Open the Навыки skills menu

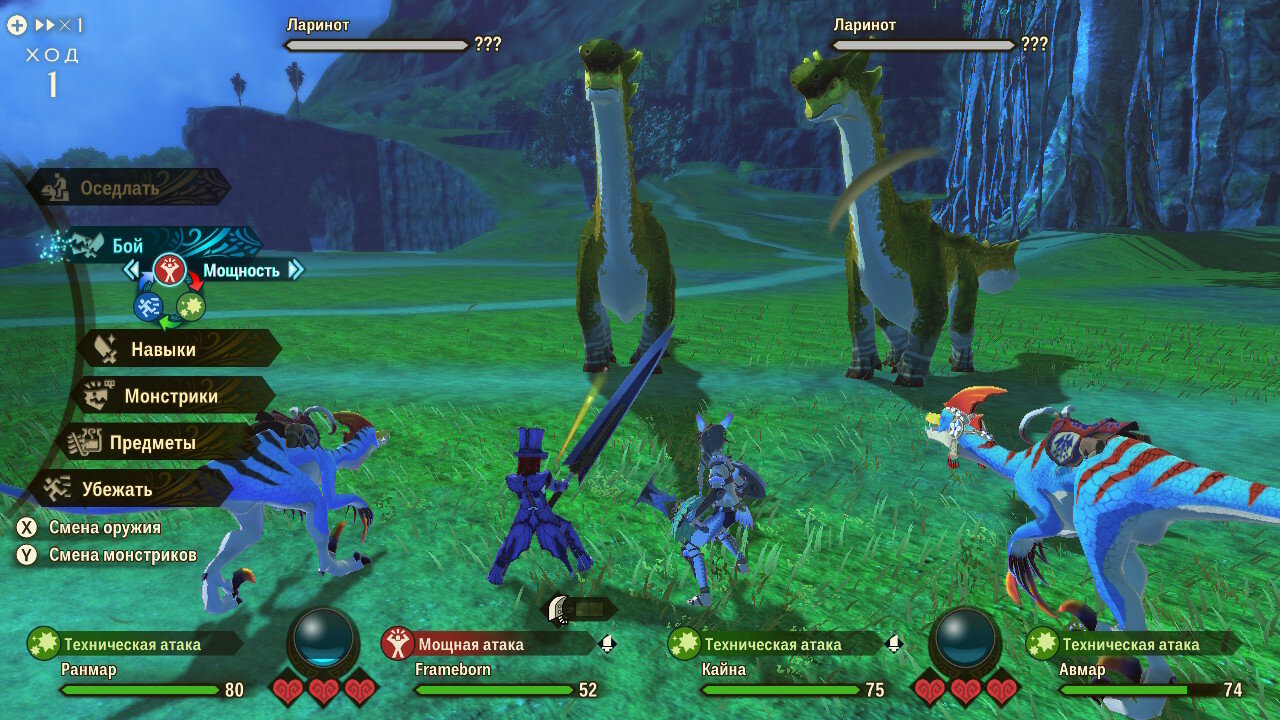click(163, 350)
